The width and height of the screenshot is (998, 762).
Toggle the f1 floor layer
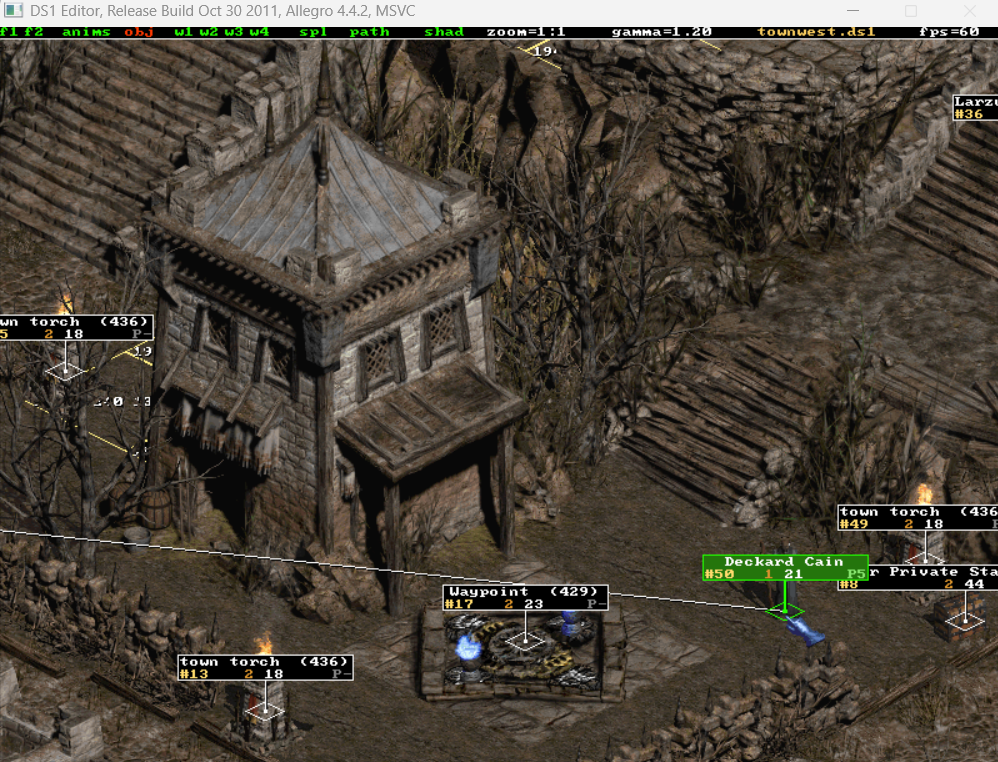tap(8, 32)
